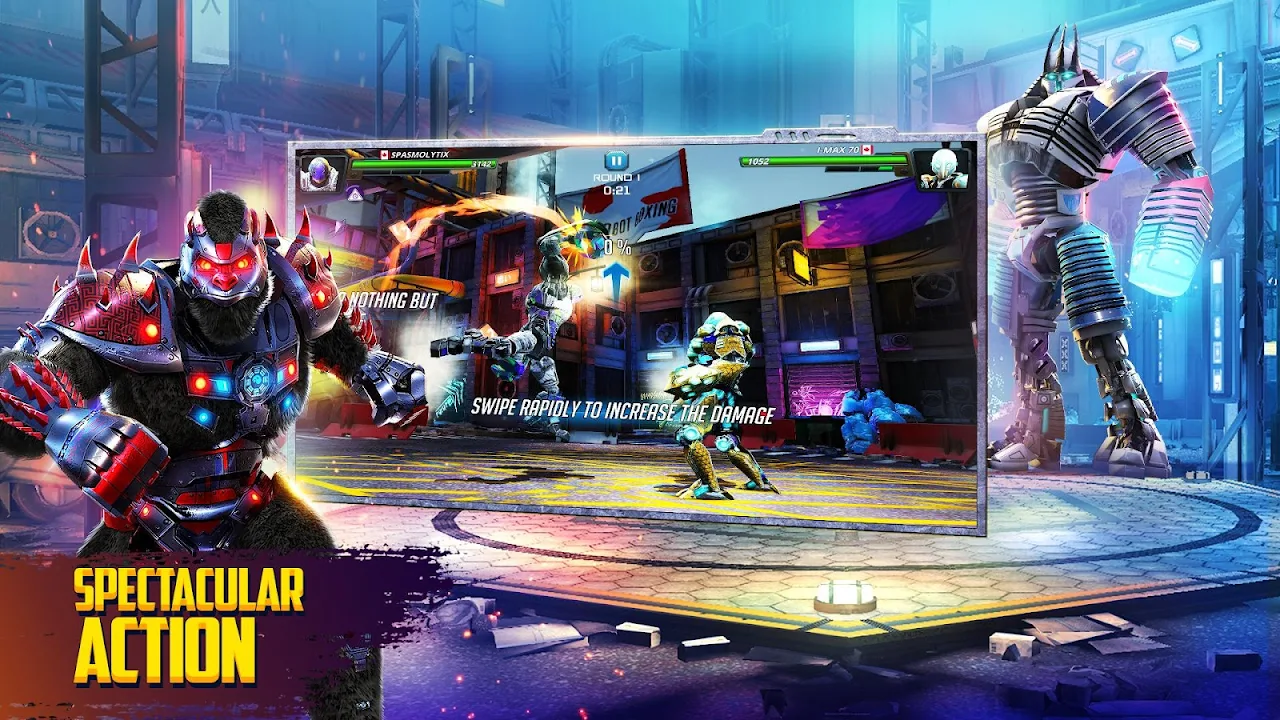Pause the fight with the pause button
Screen dimensions: 1280x720
point(616,160)
